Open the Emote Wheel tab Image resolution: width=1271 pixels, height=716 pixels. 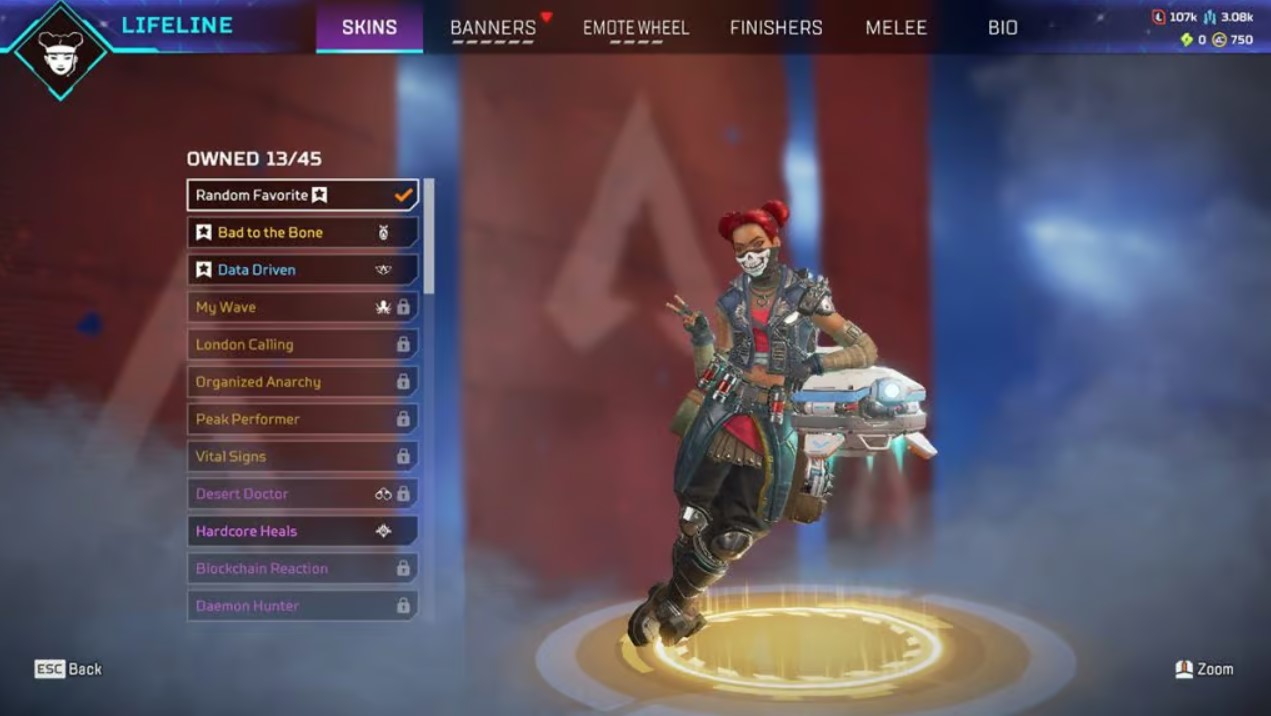636,28
